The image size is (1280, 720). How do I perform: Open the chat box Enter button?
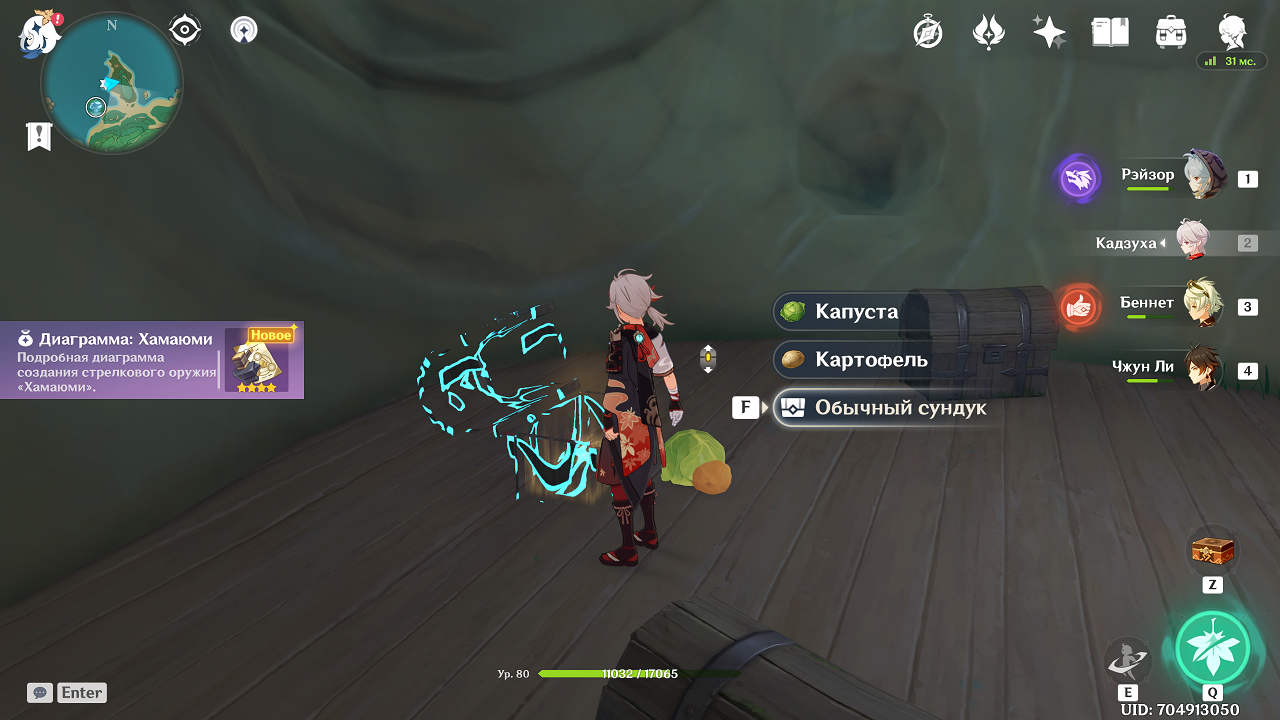[67, 692]
